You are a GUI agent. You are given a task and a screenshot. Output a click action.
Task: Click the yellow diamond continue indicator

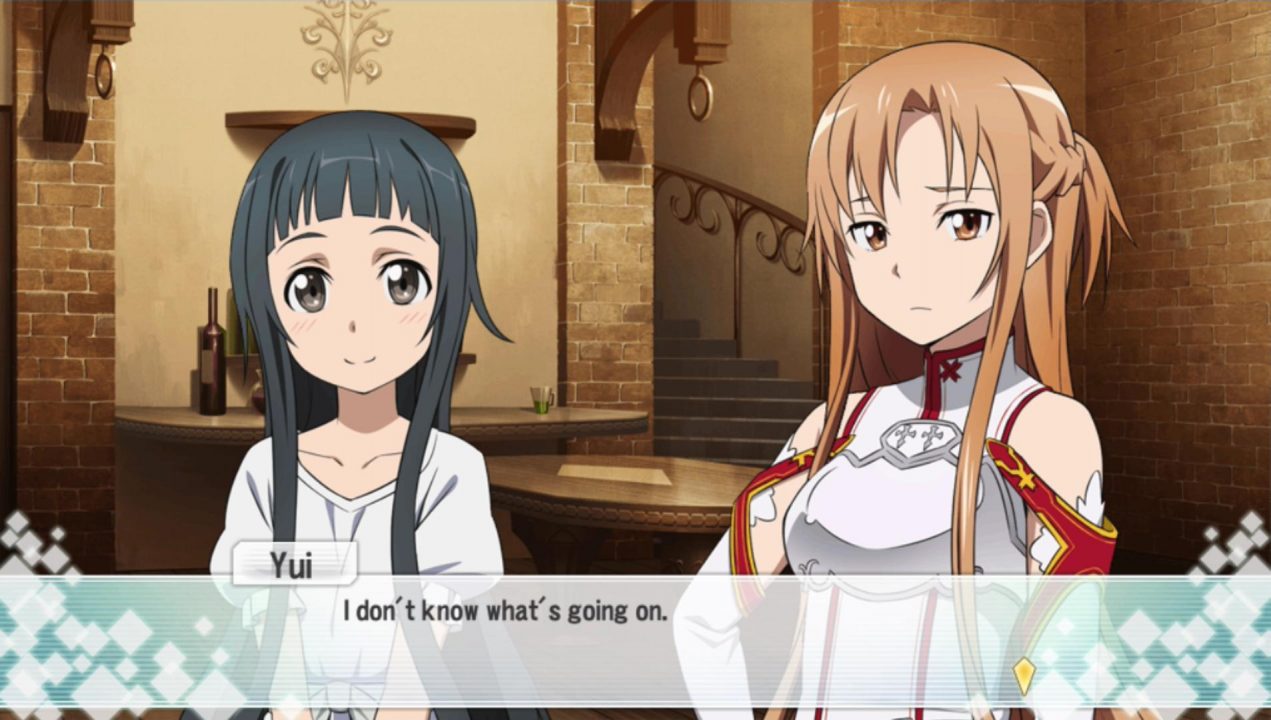coord(1022,676)
